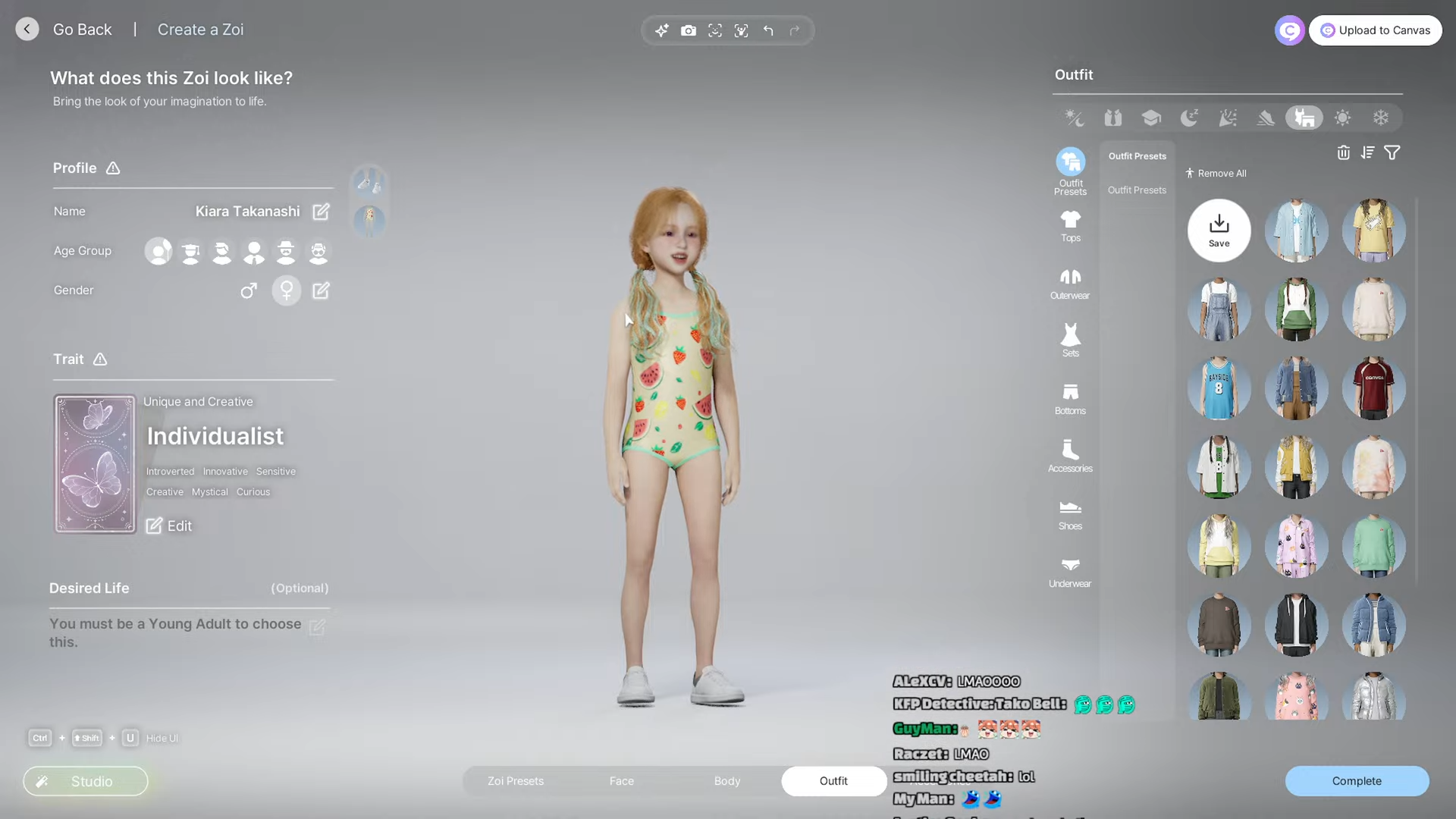Edit the Individualist trait
The height and width of the screenshot is (819, 1456).
point(169,526)
